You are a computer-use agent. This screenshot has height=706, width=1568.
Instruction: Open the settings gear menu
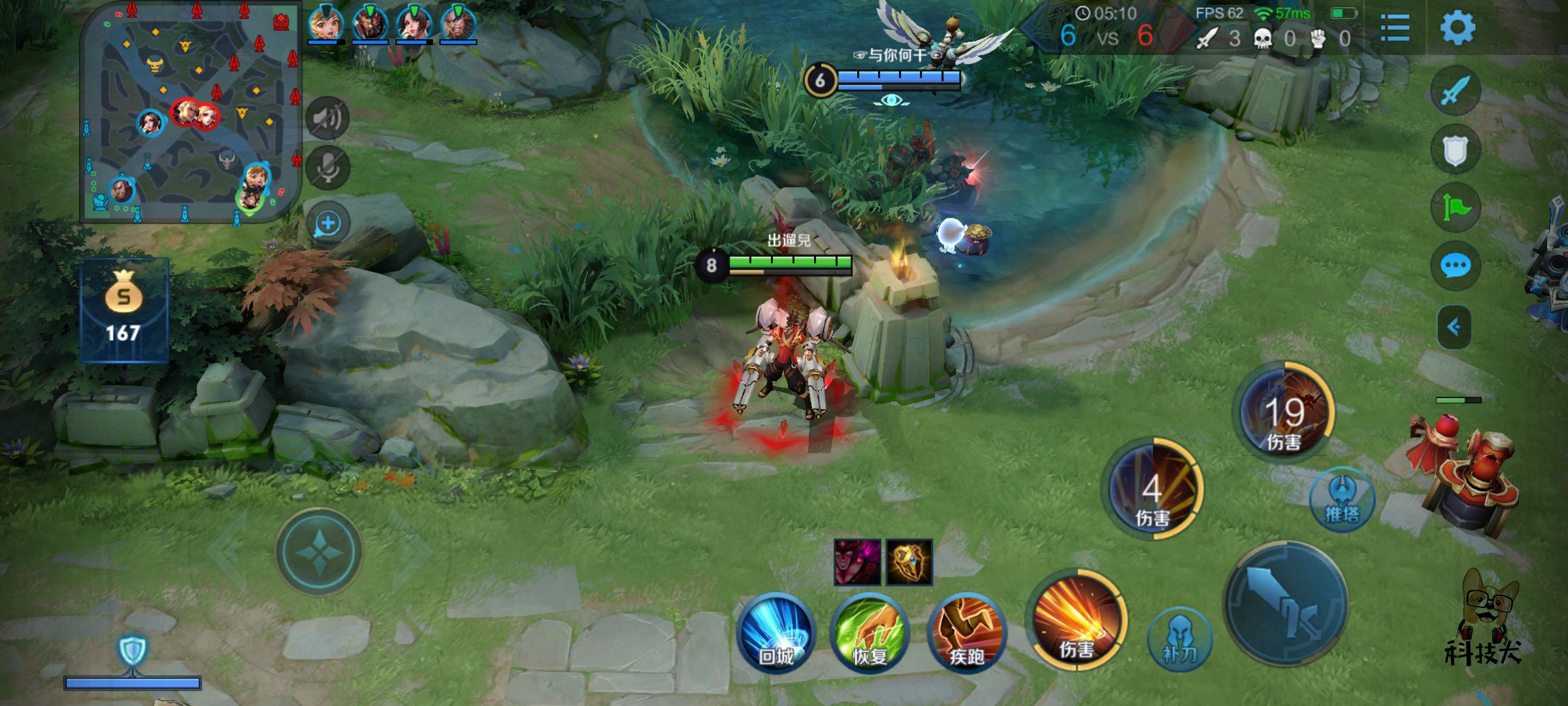[1457, 27]
